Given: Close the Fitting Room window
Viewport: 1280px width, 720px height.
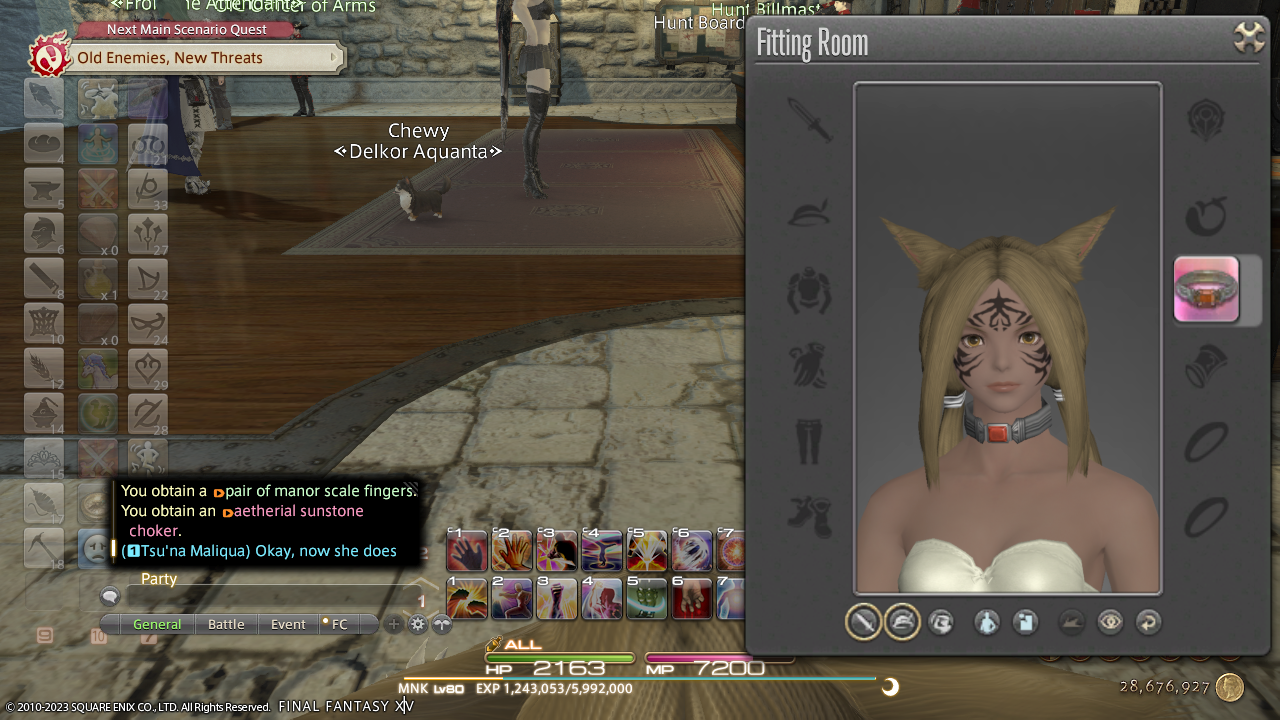Looking at the screenshot, I should [1249, 38].
